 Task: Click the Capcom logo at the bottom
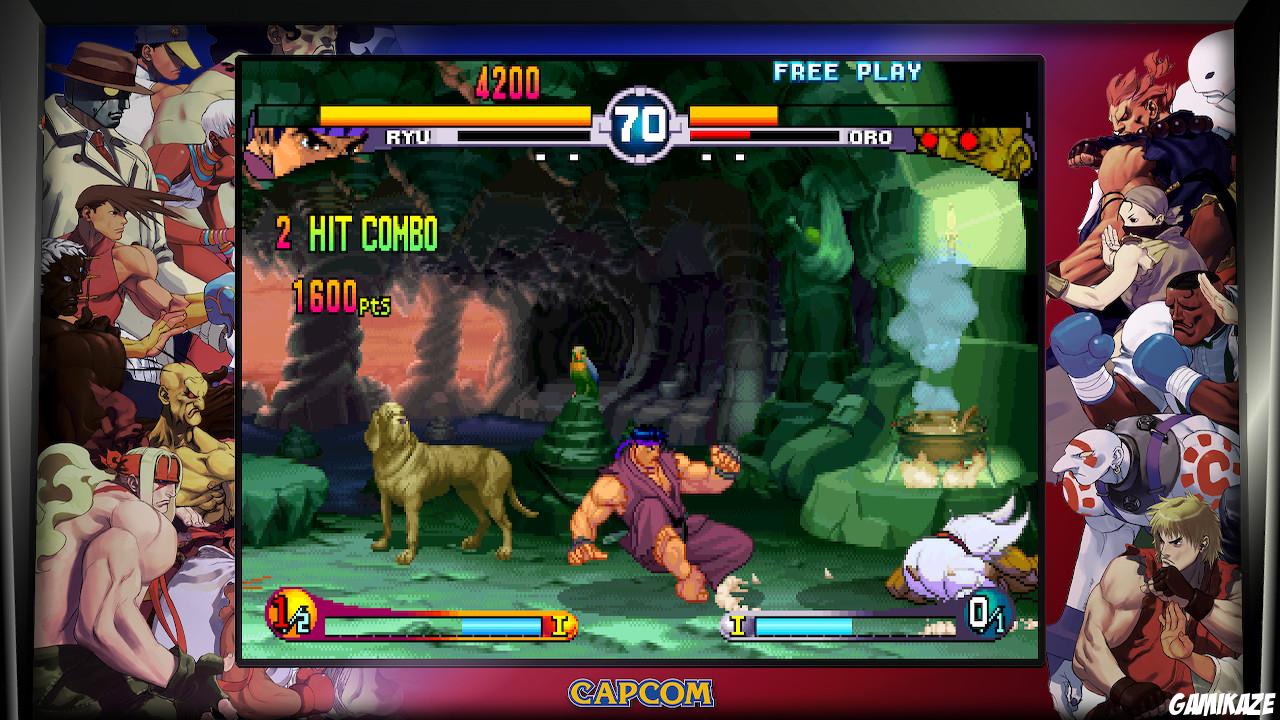coord(639,690)
